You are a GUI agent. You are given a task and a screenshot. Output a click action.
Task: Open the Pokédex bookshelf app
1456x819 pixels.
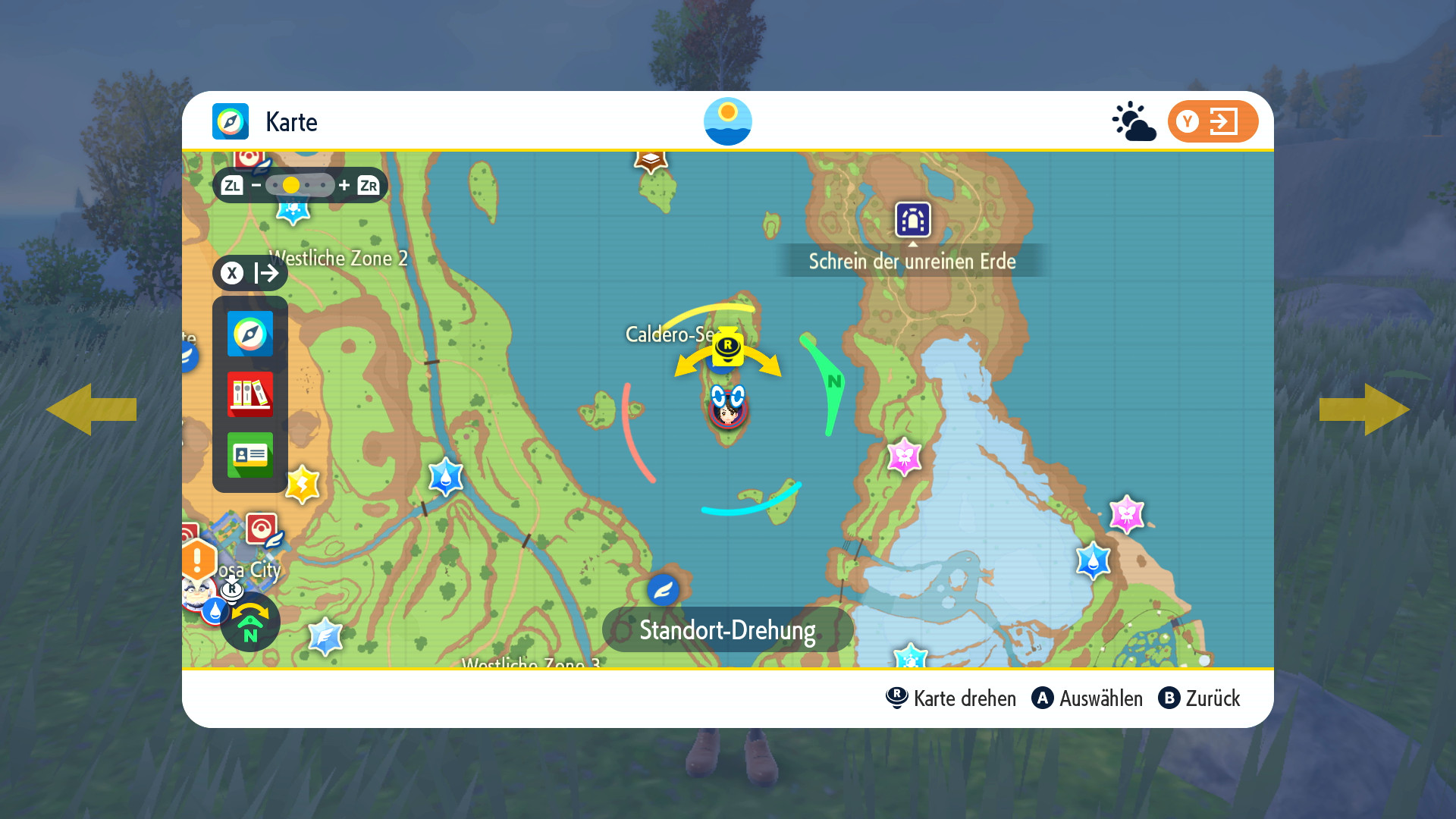click(x=250, y=394)
